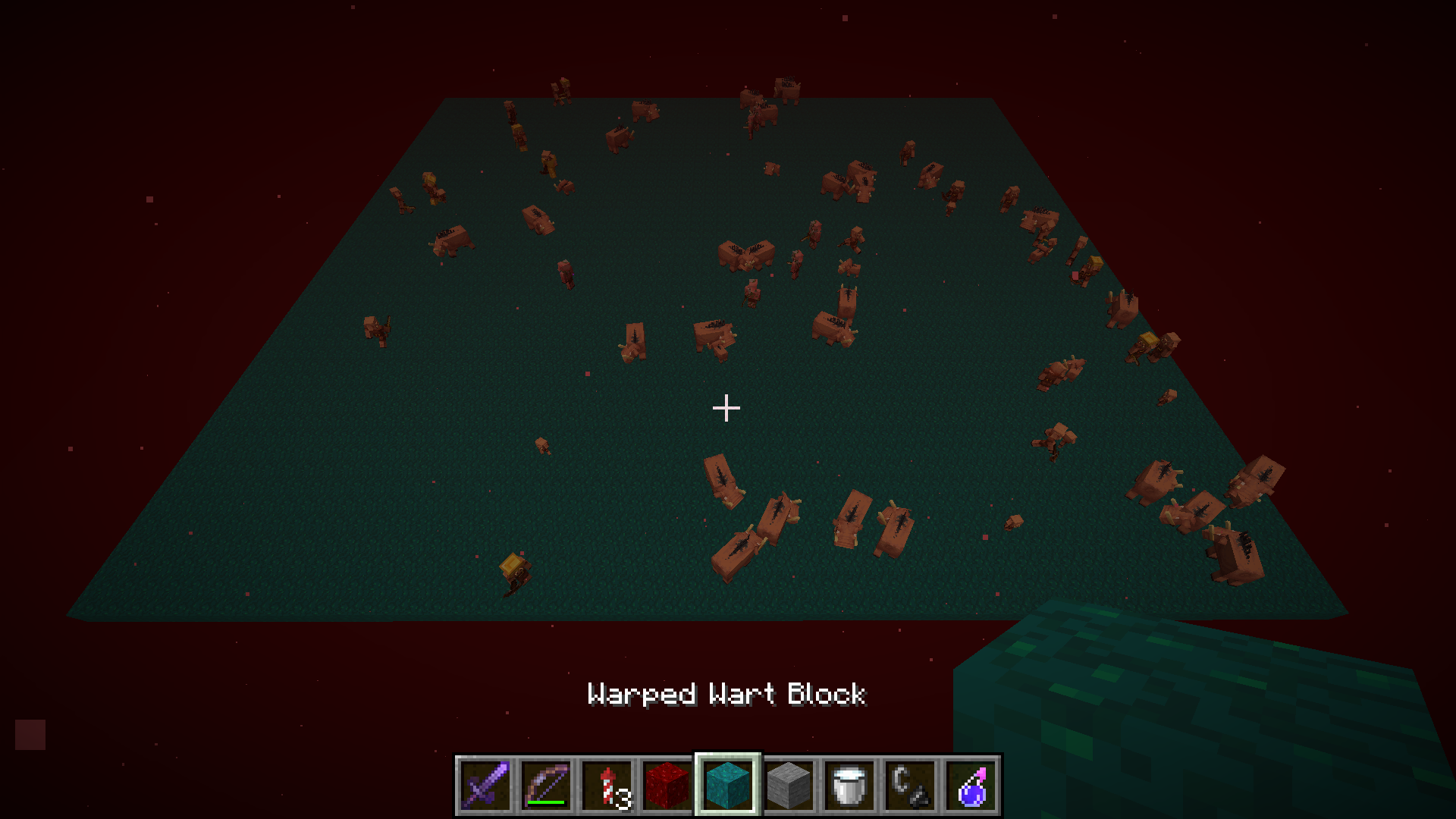This screenshot has width=1456, height=819.
Task: Choose the flint and steel slot
Action: coord(910,785)
